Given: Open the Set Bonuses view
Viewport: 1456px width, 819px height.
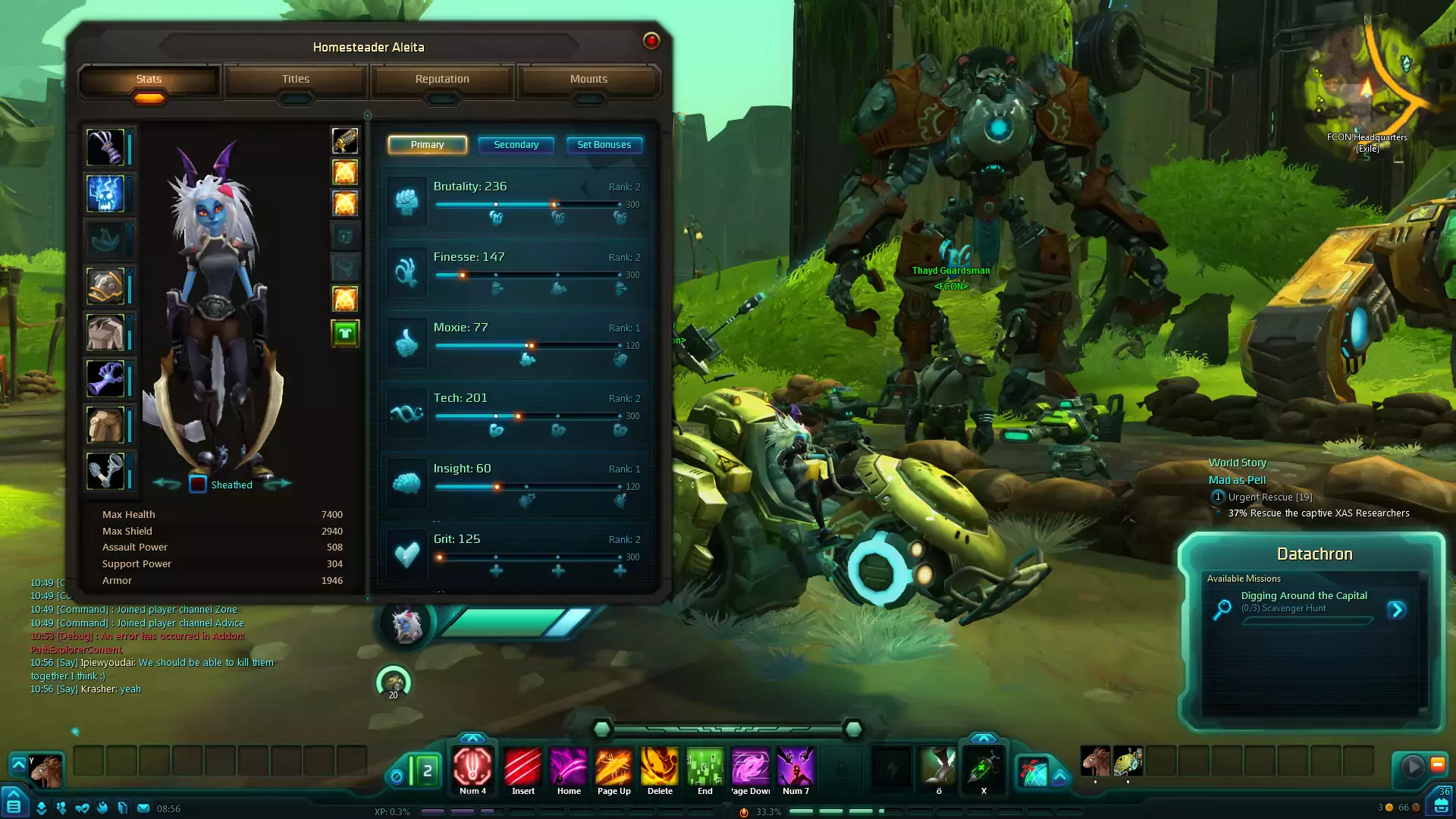Looking at the screenshot, I should coord(604,145).
